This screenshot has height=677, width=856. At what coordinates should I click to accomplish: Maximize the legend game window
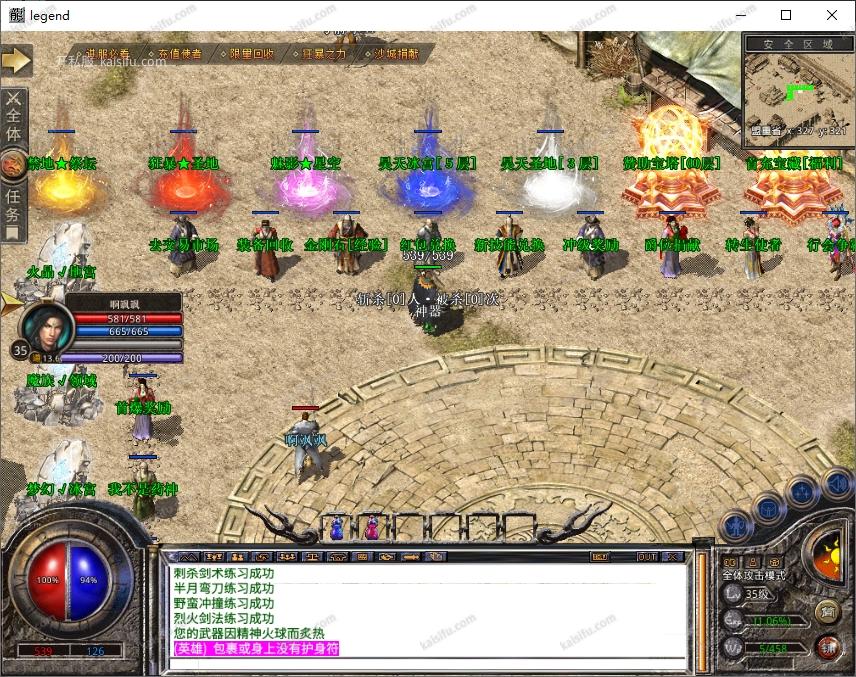pyautogui.click(x=786, y=15)
